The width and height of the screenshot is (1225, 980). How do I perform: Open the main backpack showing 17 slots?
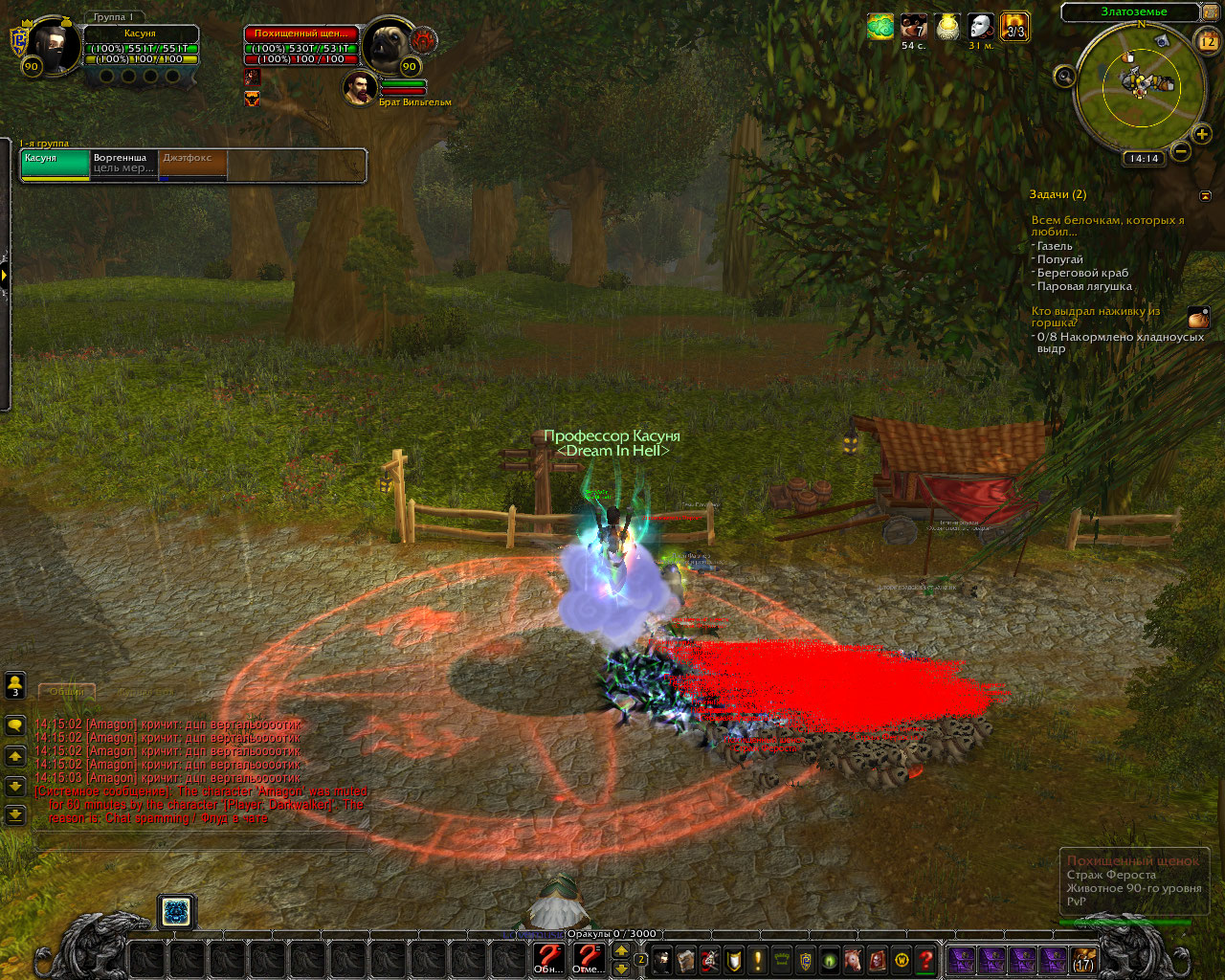(1082, 959)
